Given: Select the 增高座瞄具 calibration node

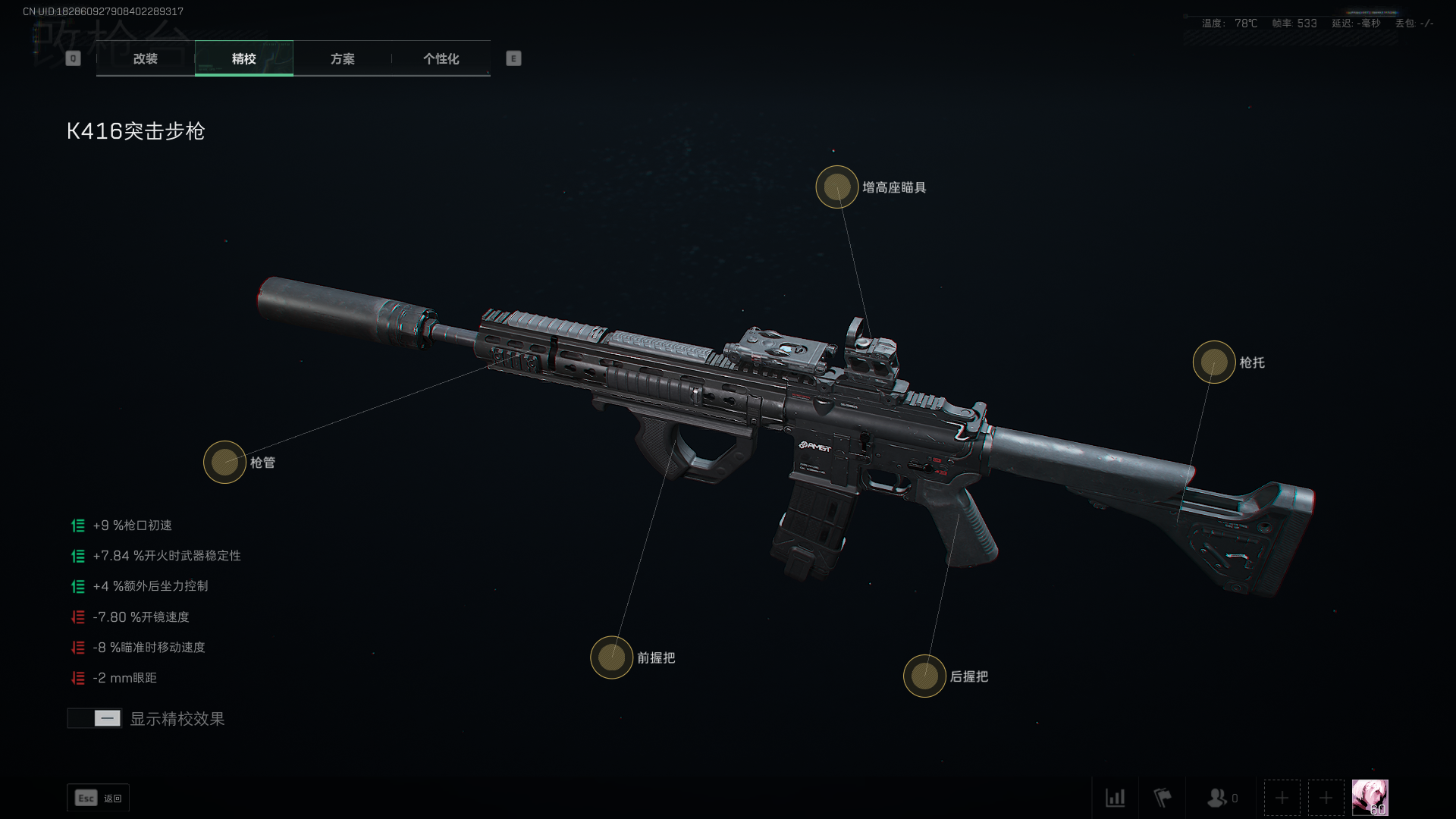Looking at the screenshot, I should [836, 187].
